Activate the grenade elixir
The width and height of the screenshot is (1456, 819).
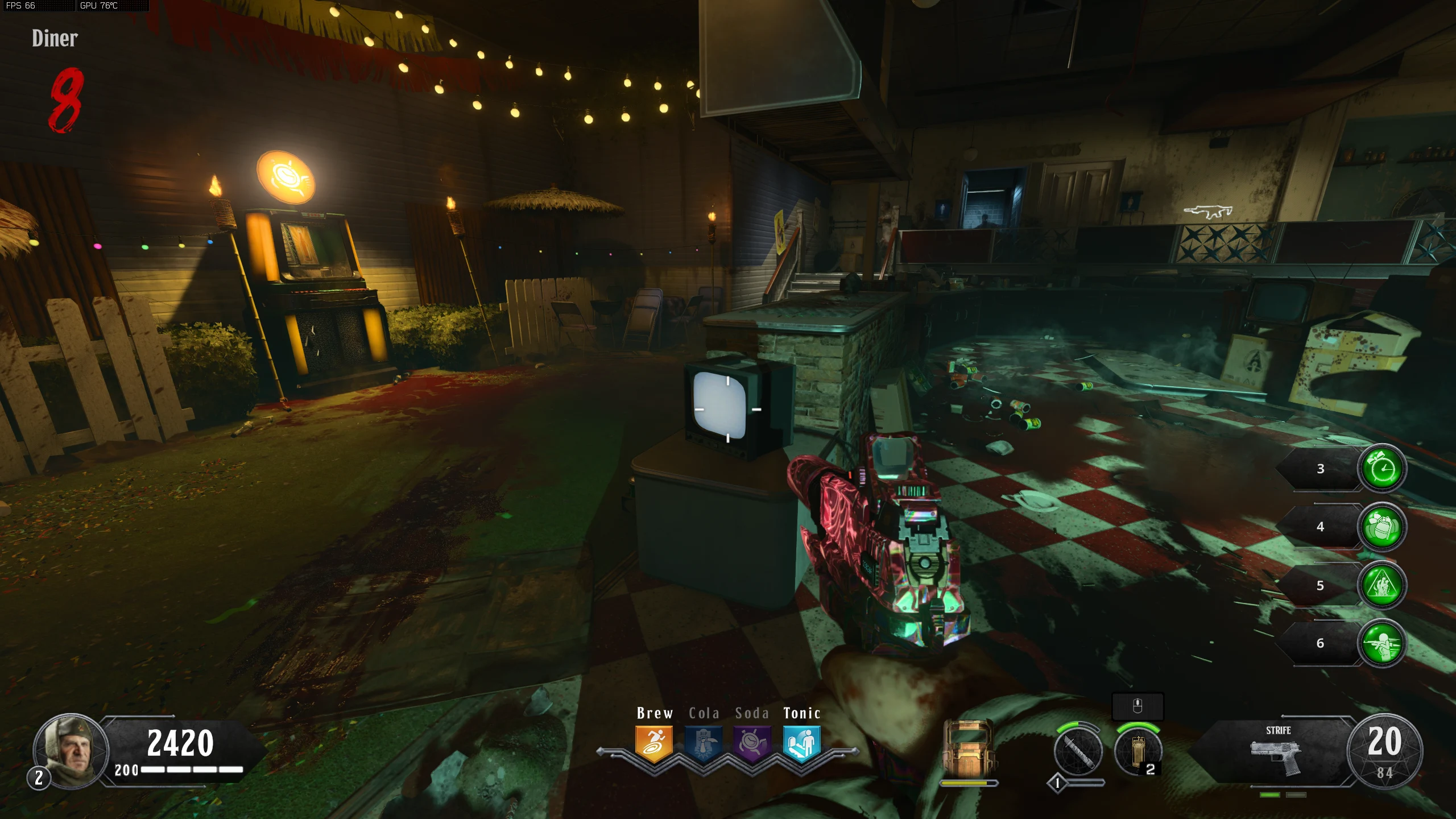[1381, 527]
